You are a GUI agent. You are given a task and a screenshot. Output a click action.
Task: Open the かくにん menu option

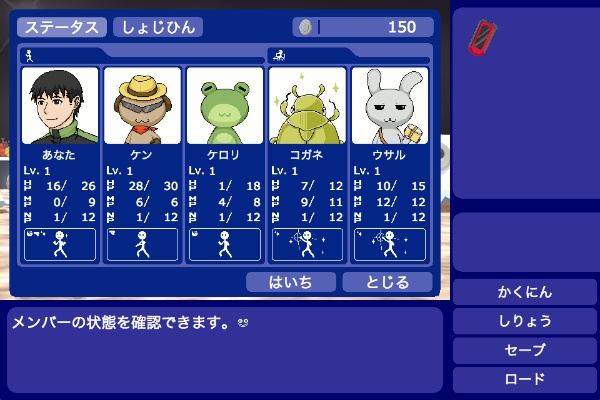(x=525, y=292)
